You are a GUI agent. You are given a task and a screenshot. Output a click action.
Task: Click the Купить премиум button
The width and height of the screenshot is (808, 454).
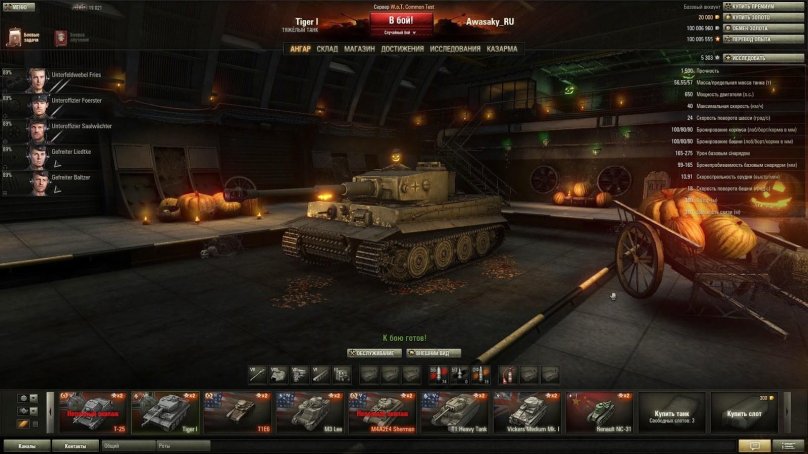point(750,7)
